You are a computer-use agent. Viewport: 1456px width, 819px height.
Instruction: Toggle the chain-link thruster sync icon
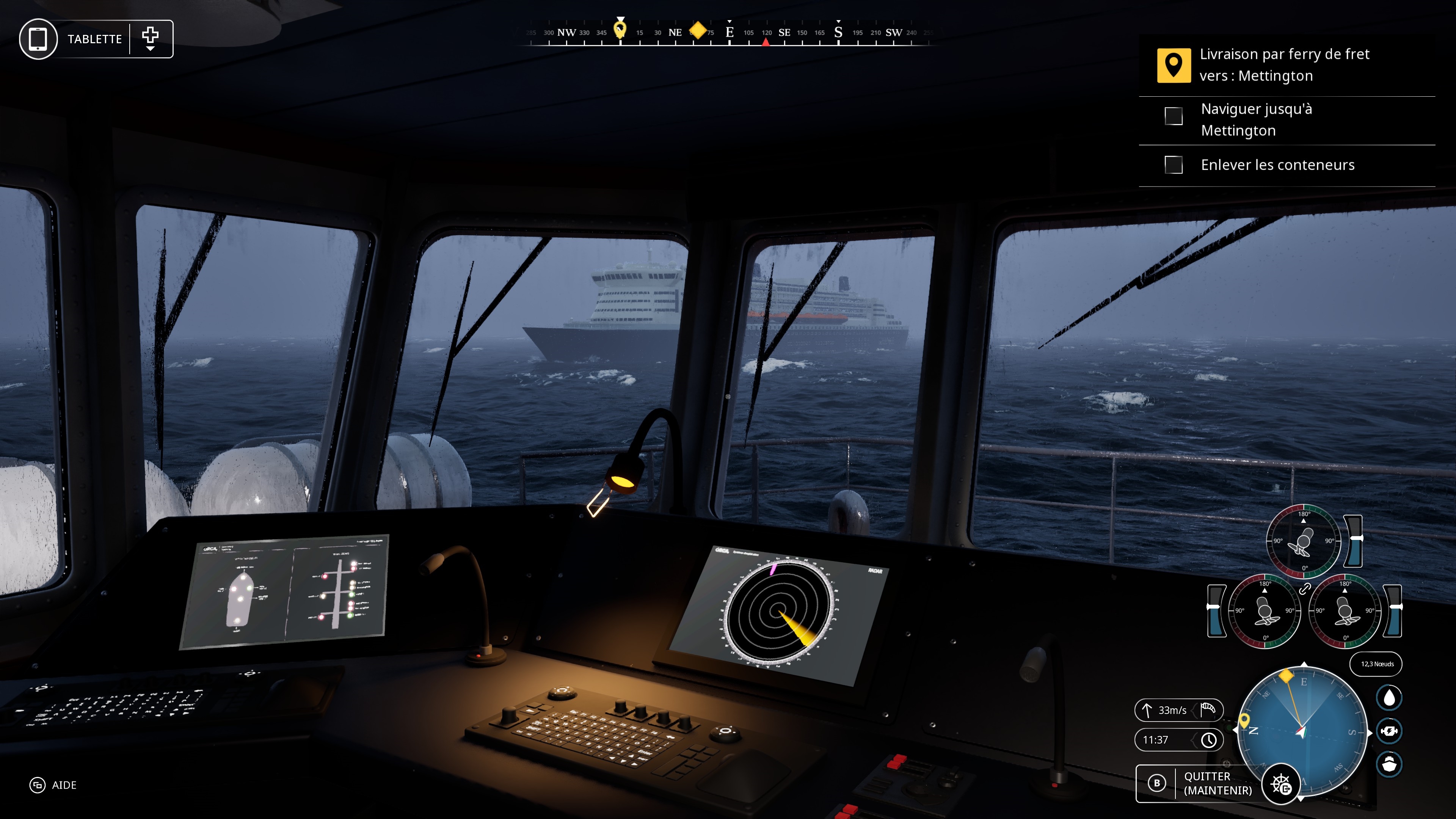click(x=1304, y=589)
